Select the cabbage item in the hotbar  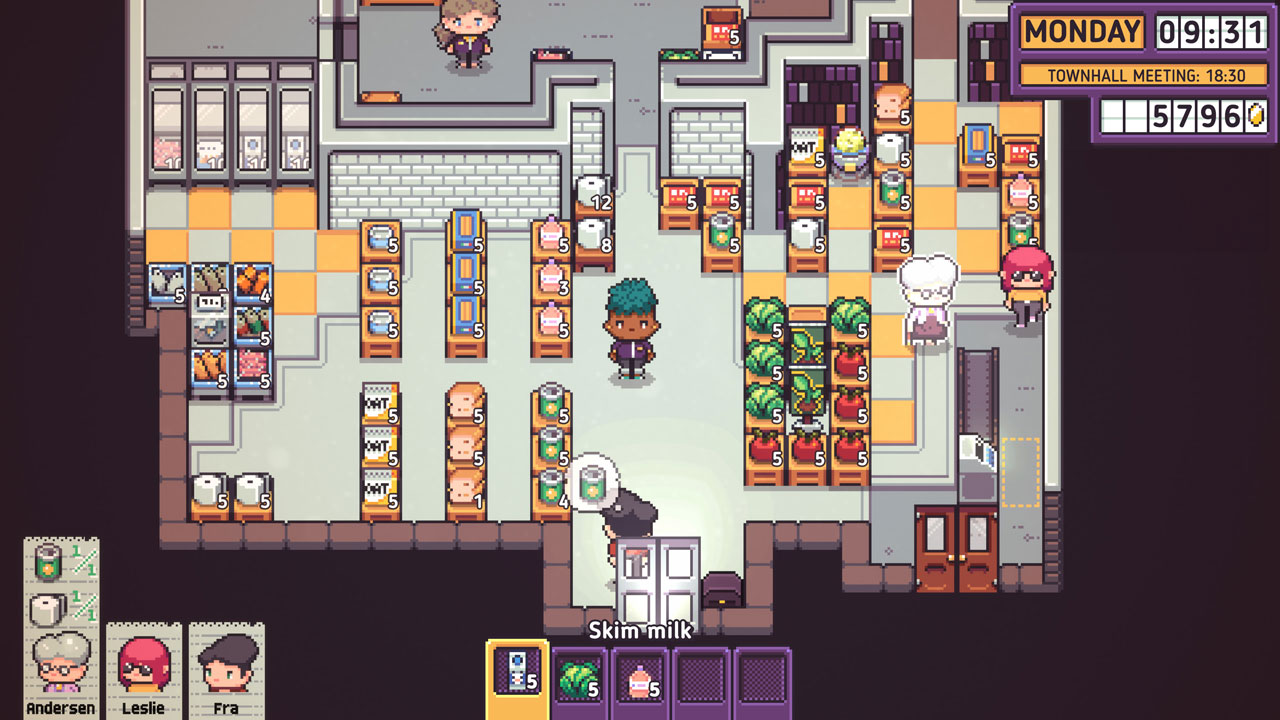point(577,682)
